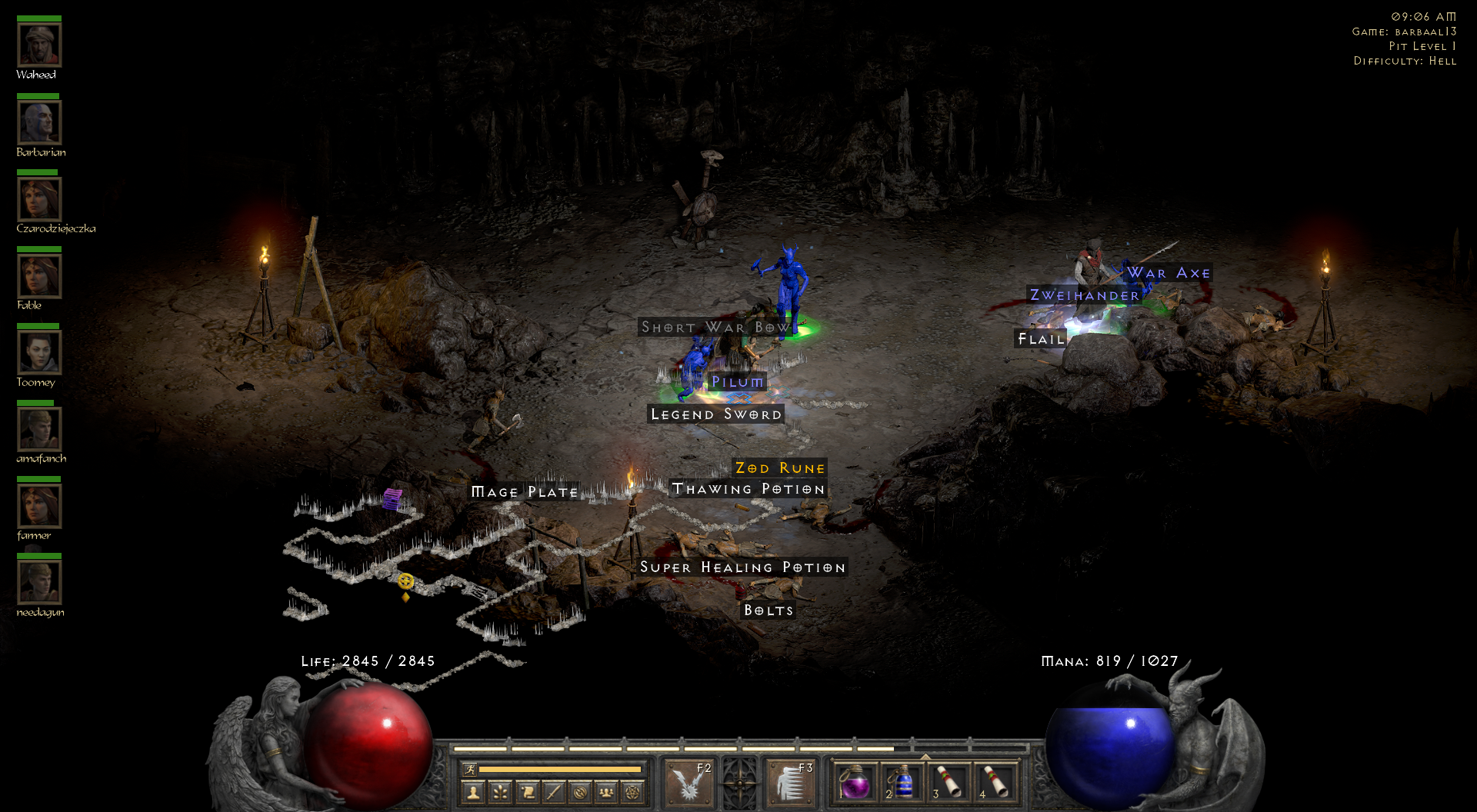Toggle run/walk mode
The image size is (1477, 812).
tap(472, 769)
